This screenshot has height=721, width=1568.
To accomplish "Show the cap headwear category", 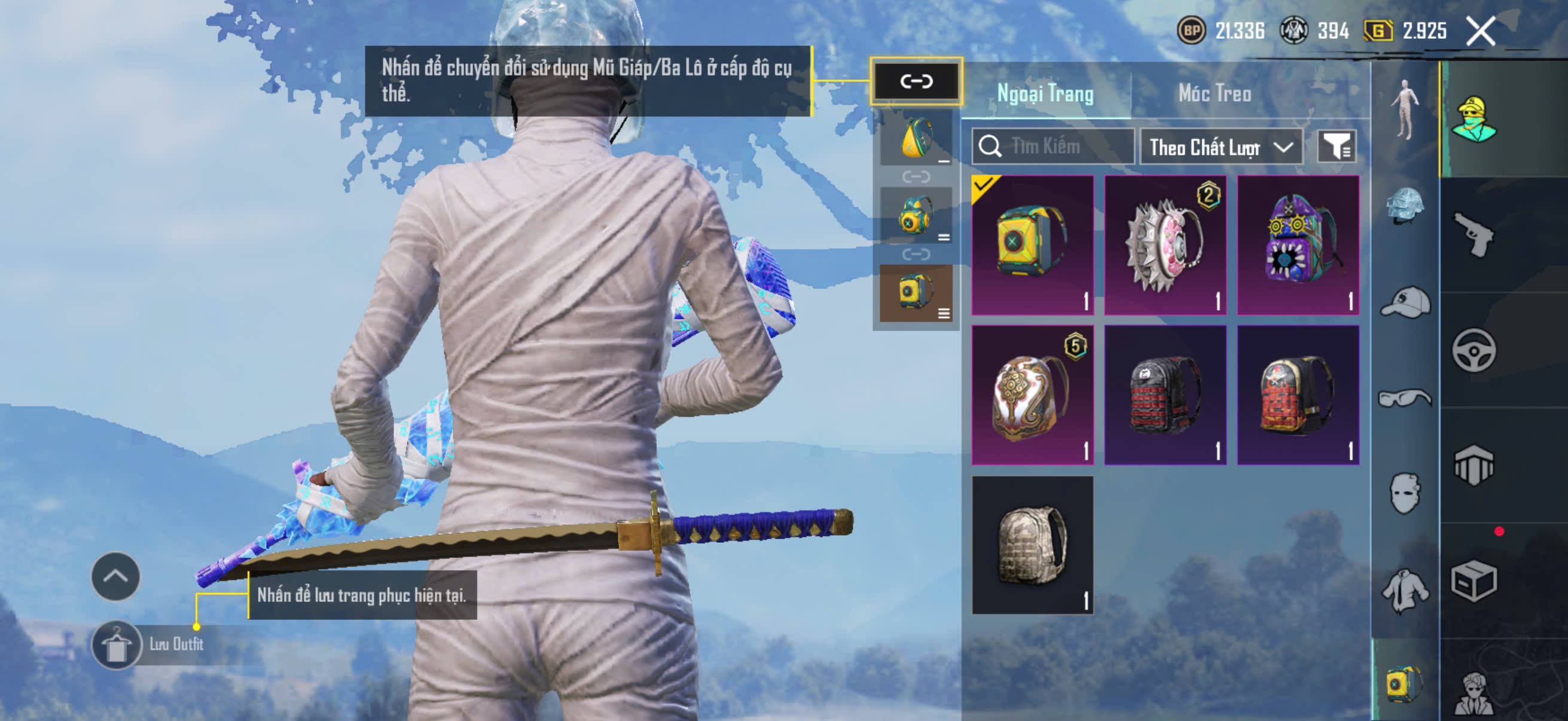I will 1405,302.
